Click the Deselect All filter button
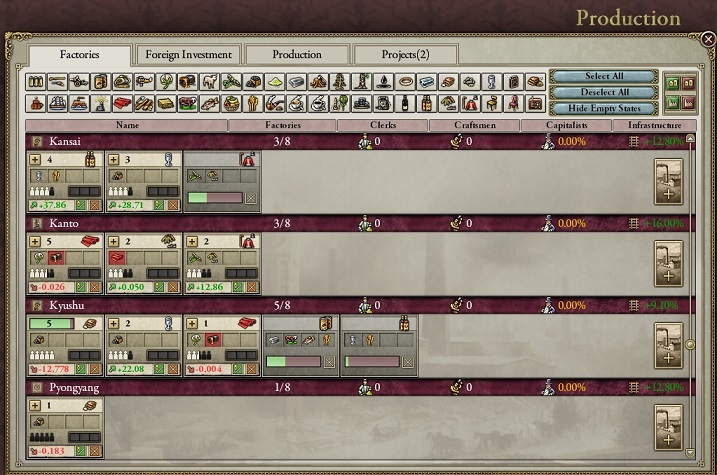Screen dimensions: 717x475 click(x=603, y=92)
